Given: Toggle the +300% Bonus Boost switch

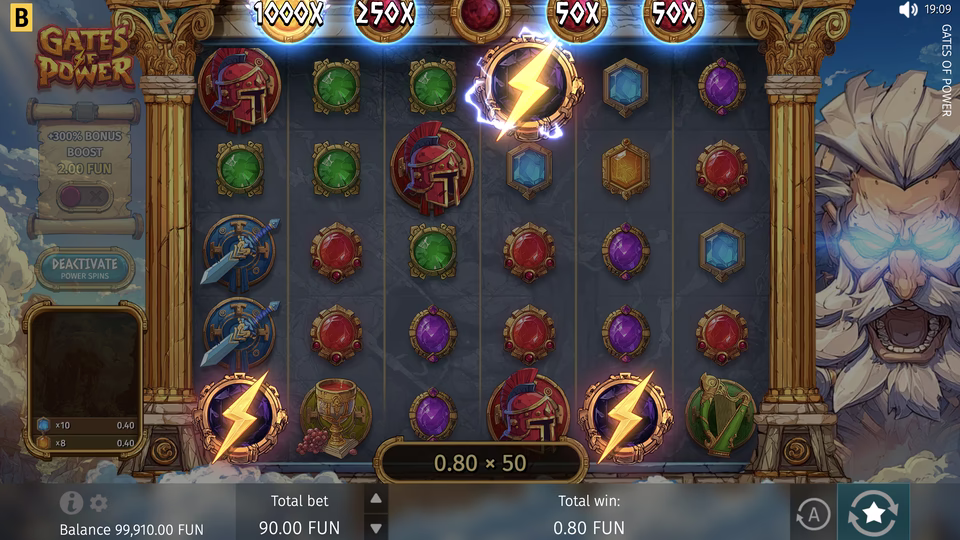Looking at the screenshot, I should tap(84, 197).
